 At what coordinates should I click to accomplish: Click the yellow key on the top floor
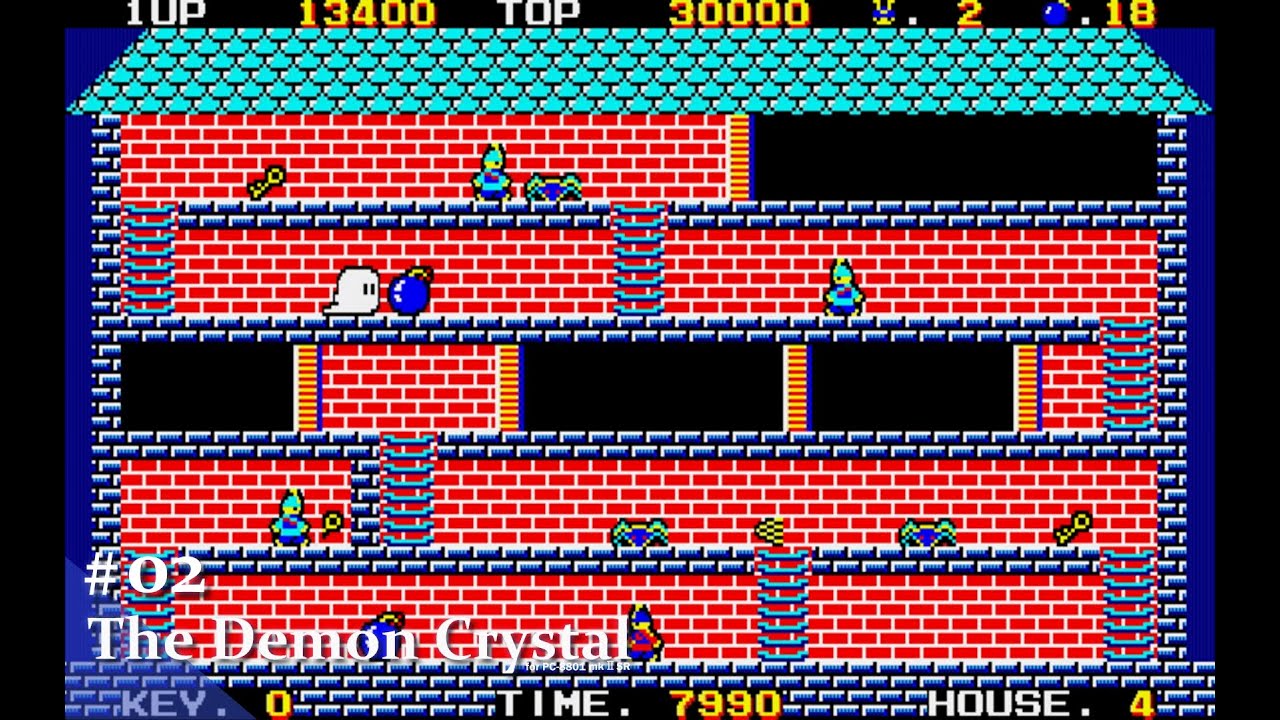[264, 180]
